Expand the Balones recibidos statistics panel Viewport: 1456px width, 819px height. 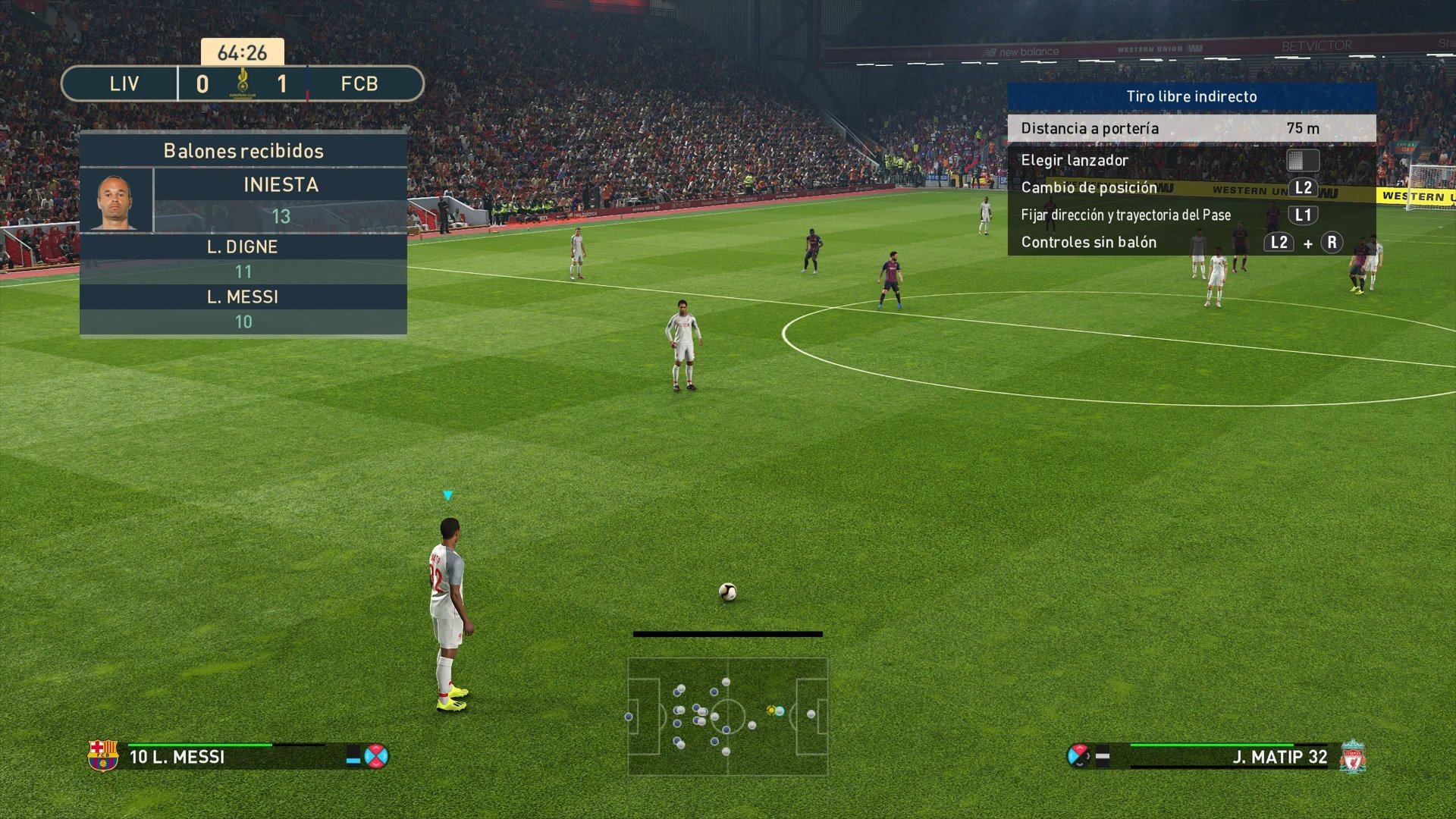[x=243, y=151]
